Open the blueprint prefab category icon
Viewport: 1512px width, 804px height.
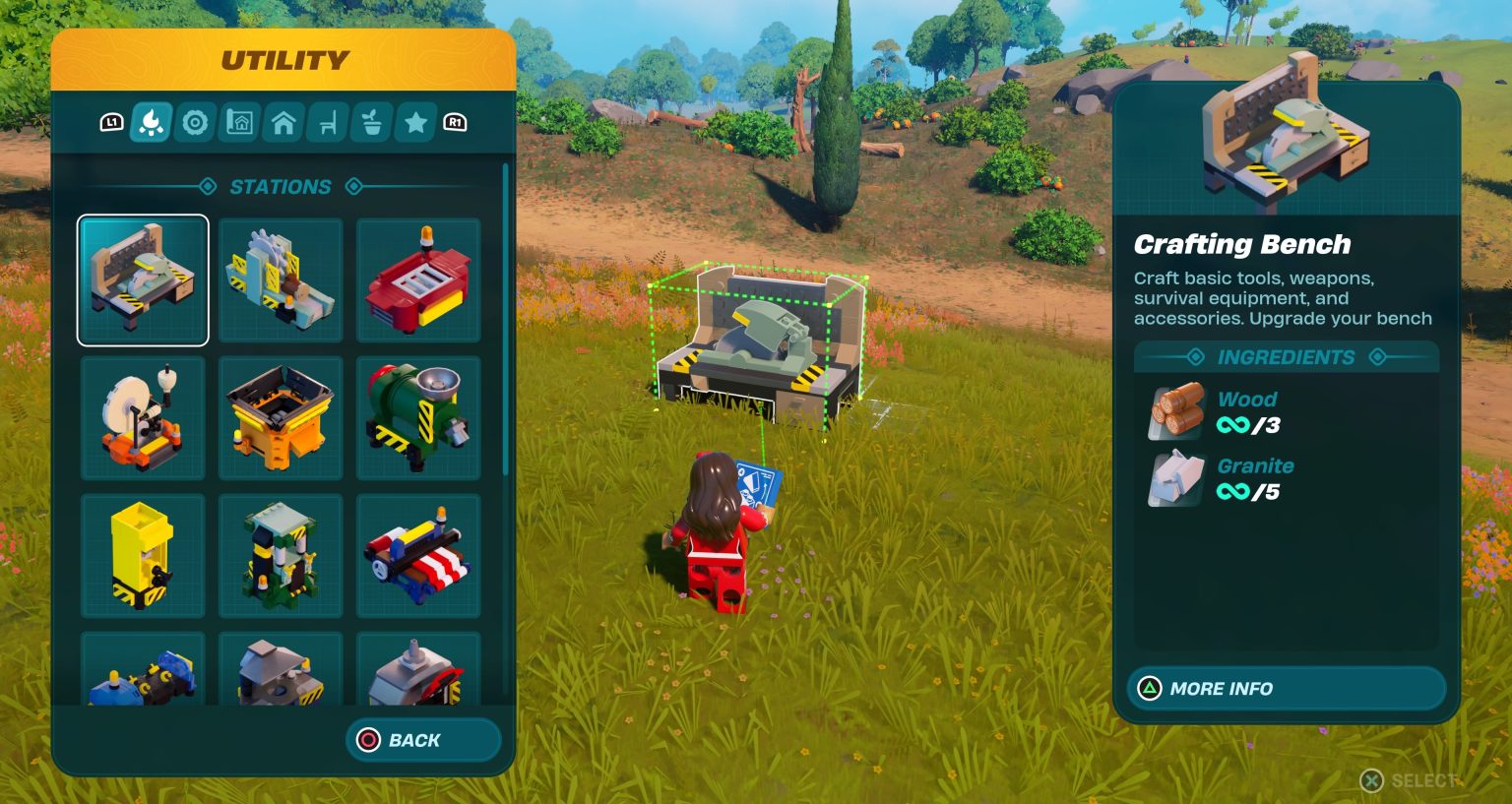coord(238,122)
